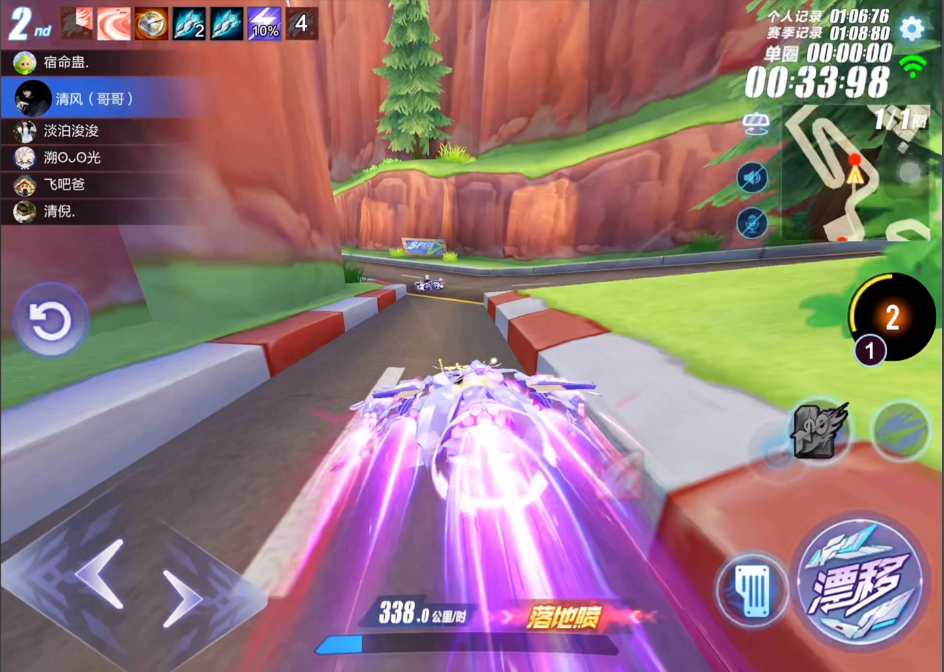Viewport: 944px width, 672px height.
Task: Open settings with the gear icon
Action: coord(911,28)
